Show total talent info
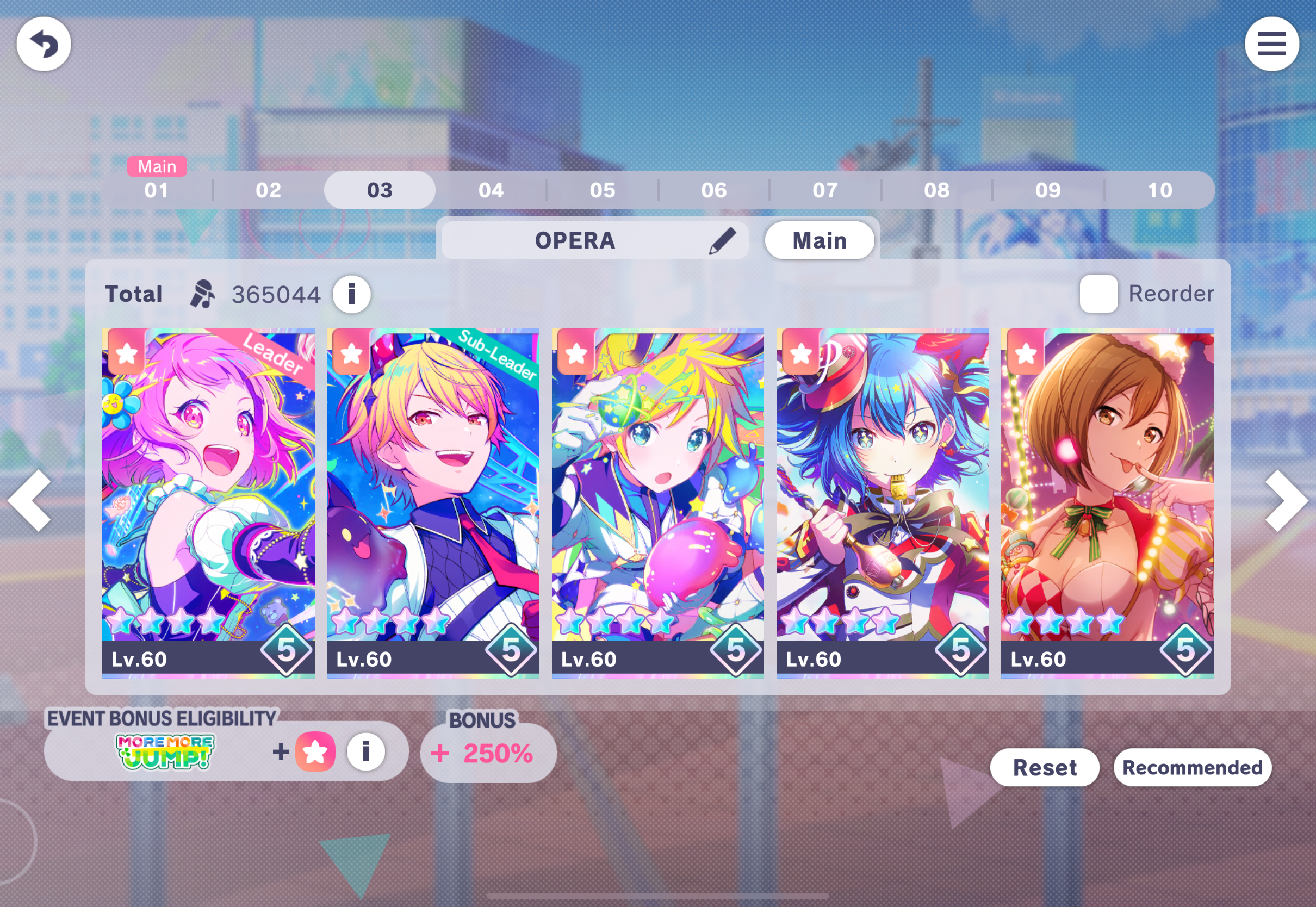 351,294
